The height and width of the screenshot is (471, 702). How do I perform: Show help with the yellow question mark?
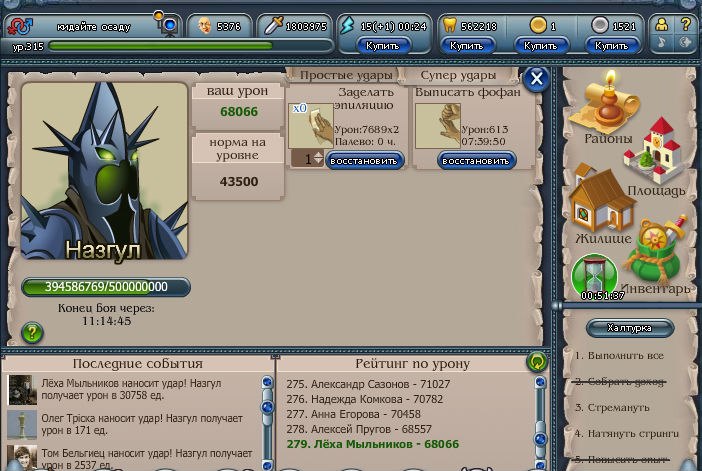coord(686,24)
